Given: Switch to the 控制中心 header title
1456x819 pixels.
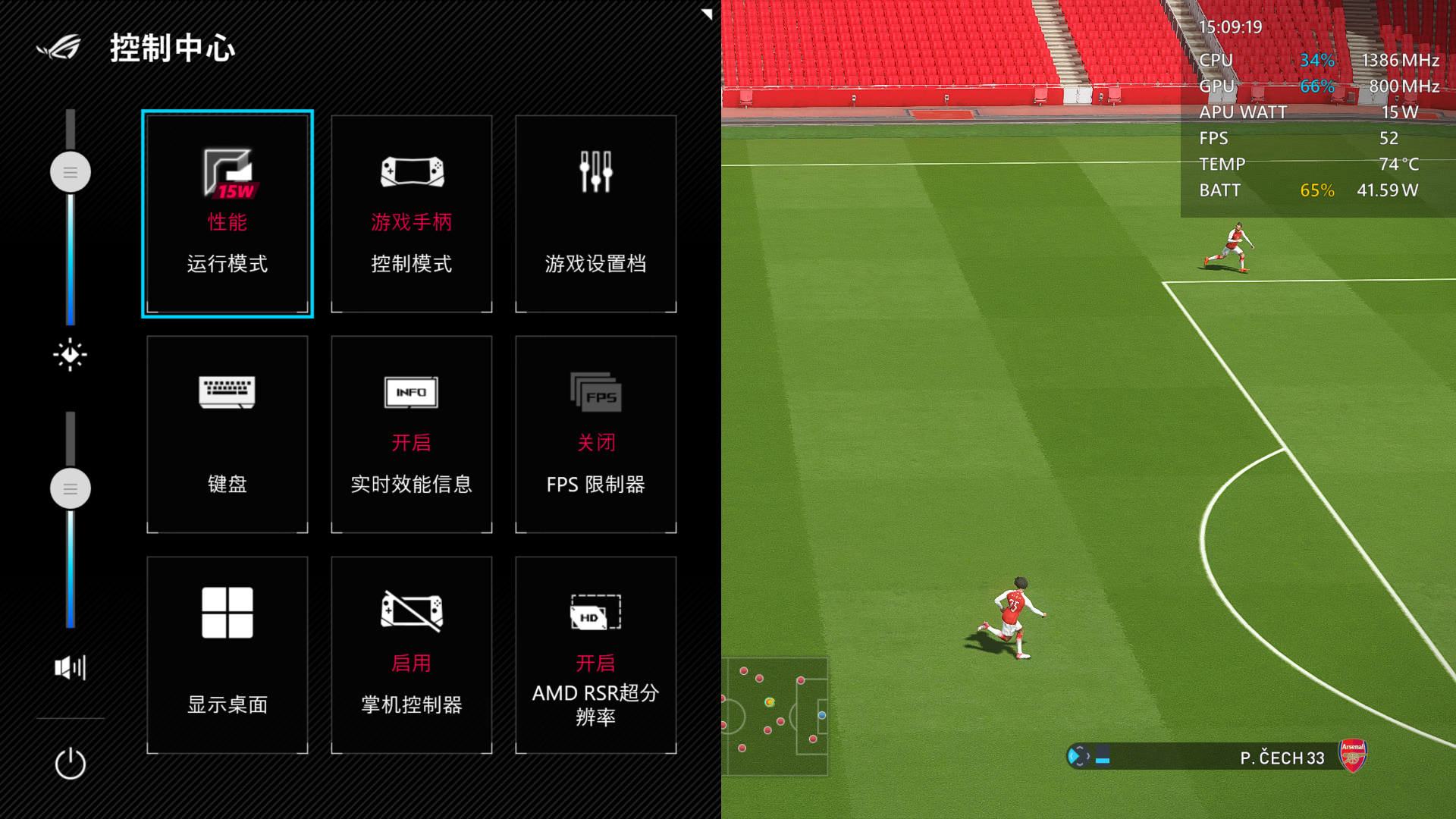Looking at the screenshot, I should point(173,48).
